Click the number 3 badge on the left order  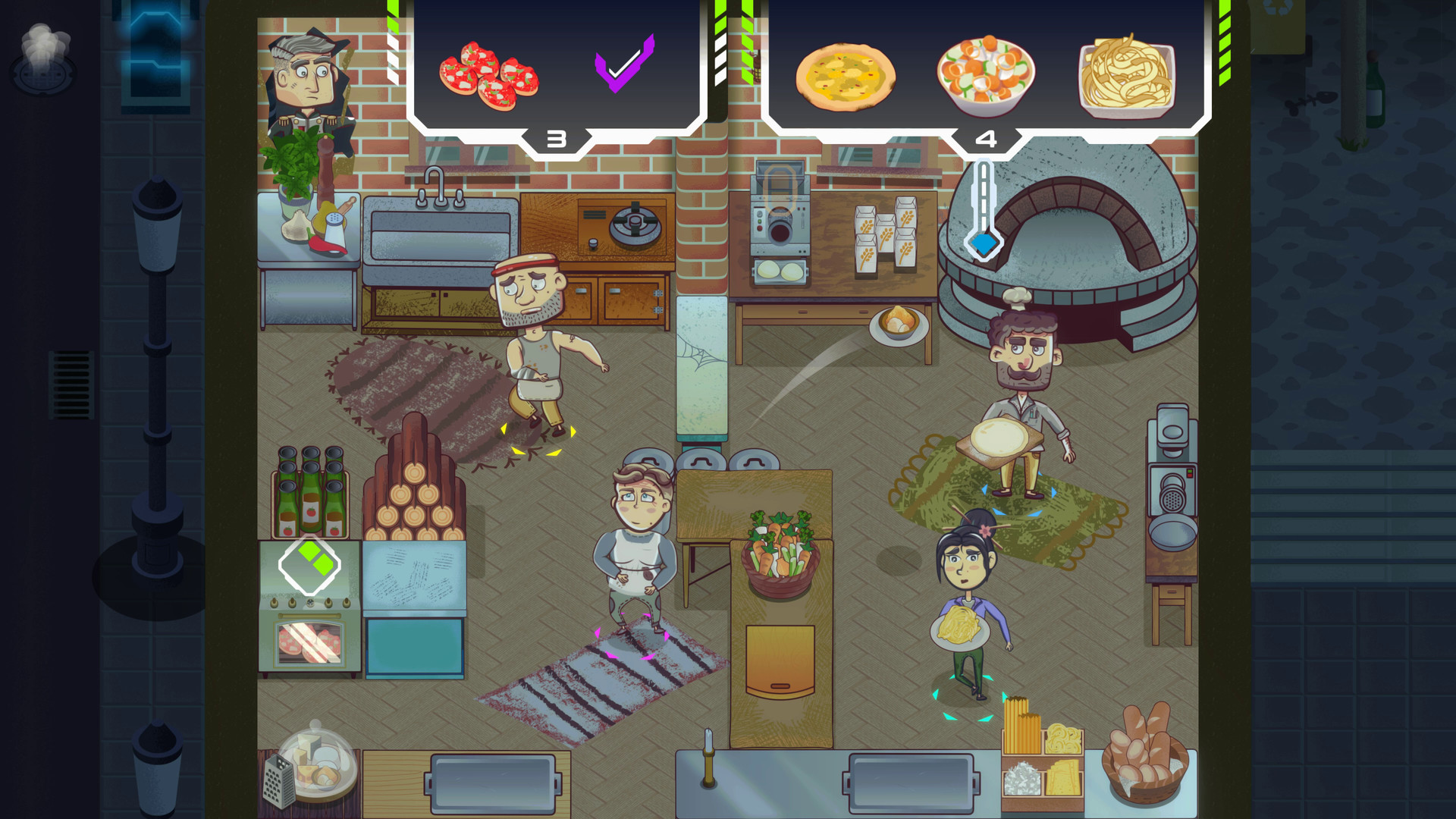click(556, 139)
